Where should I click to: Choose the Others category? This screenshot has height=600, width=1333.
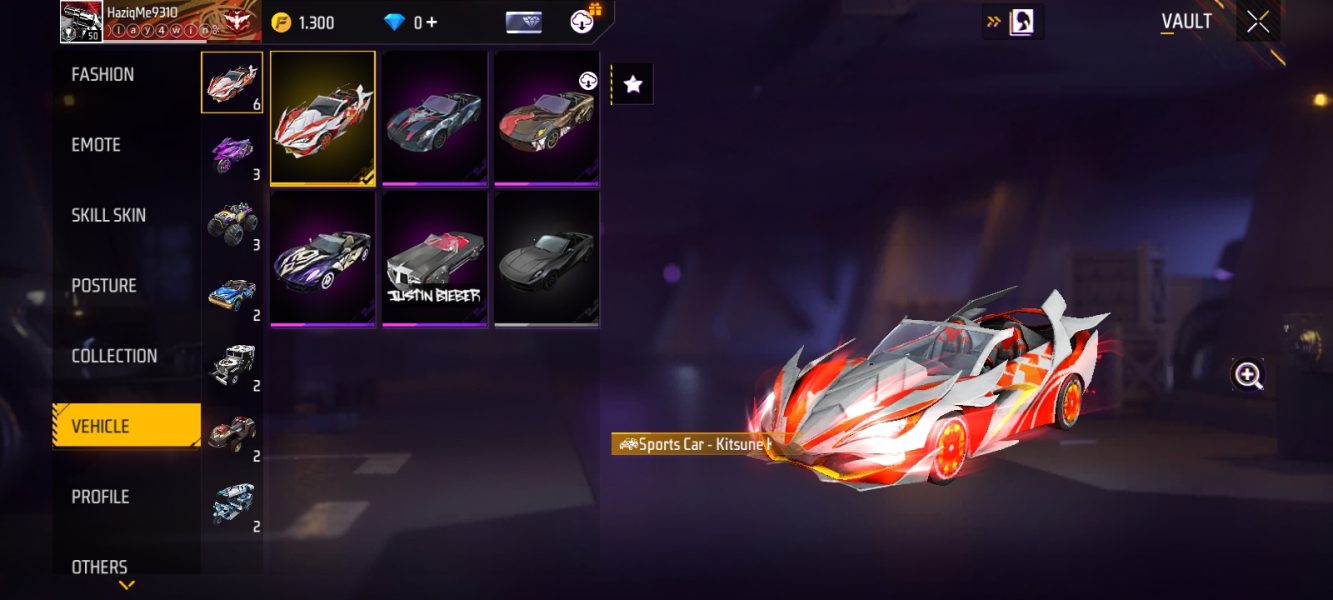tap(99, 566)
